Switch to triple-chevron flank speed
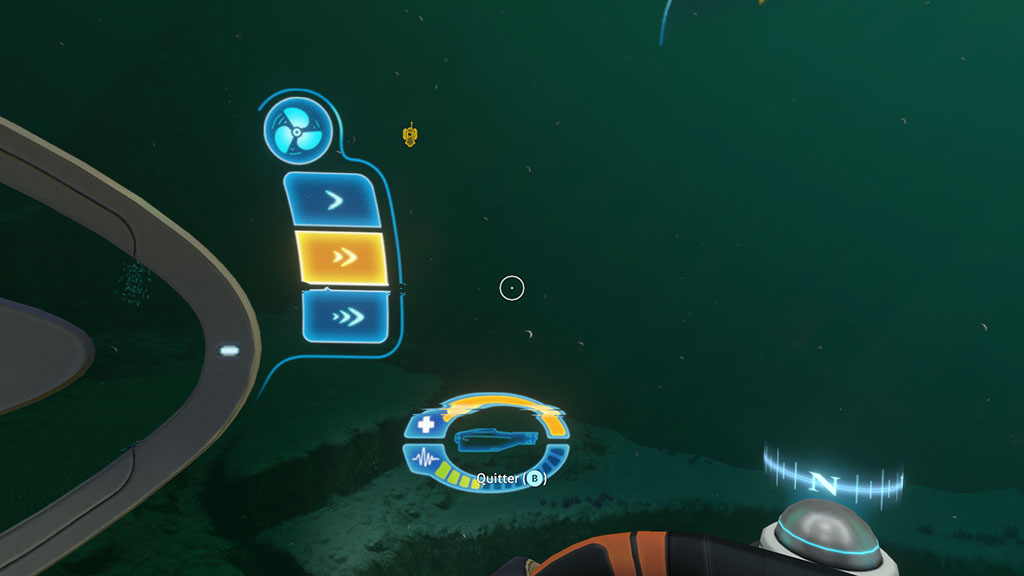The image size is (1024, 576). click(x=346, y=317)
